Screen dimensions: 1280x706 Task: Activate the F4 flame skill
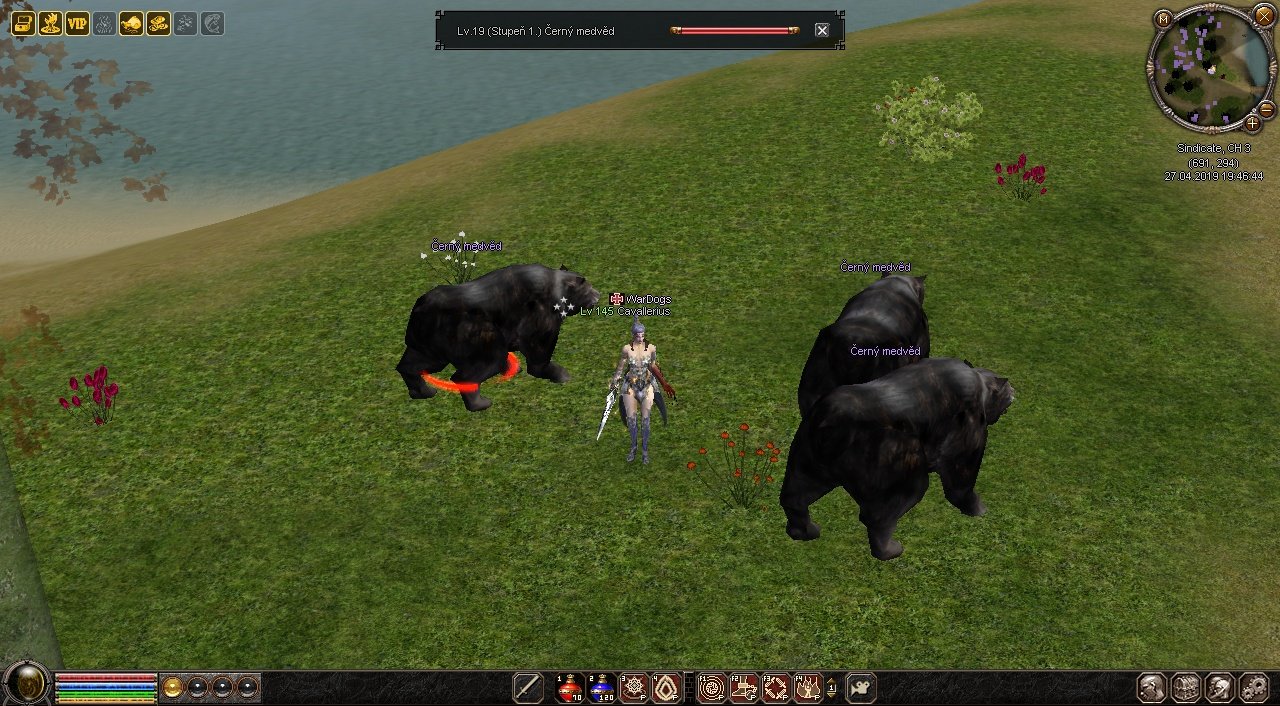807,688
